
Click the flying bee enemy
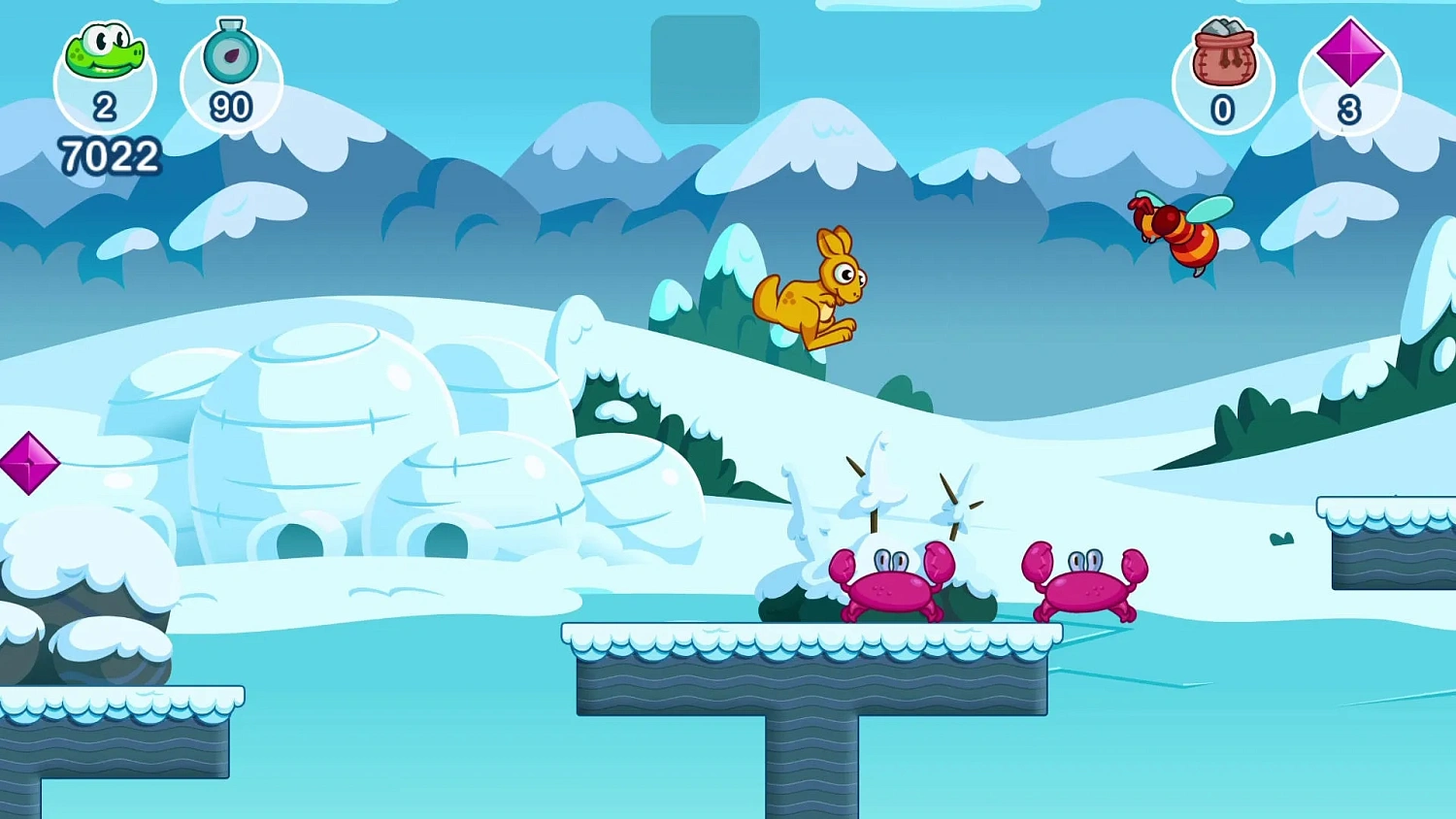(1177, 236)
